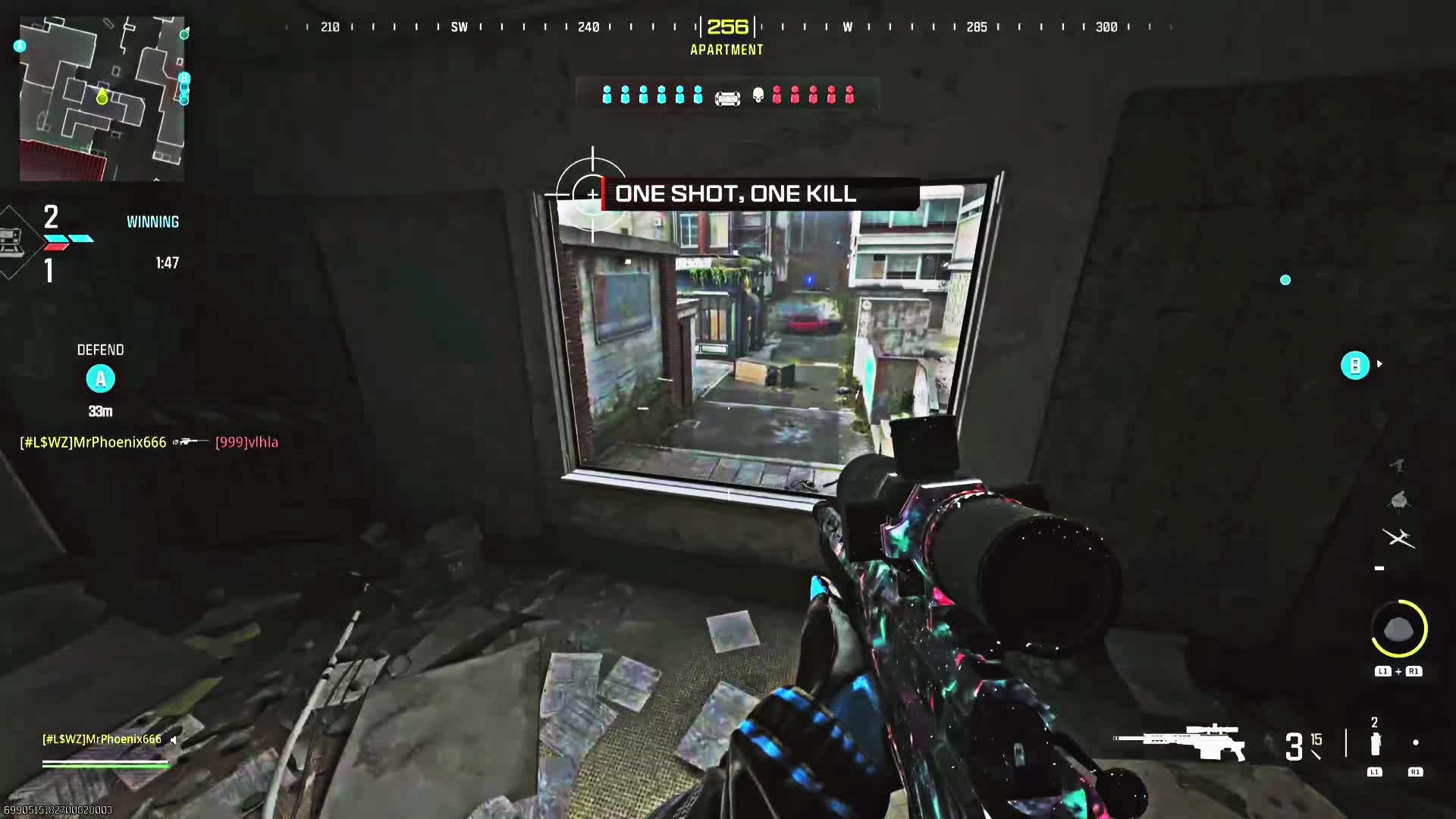The image size is (1456, 819).
Task: Select the MrPhoenix666 squad nameplate
Action: click(102, 739)
